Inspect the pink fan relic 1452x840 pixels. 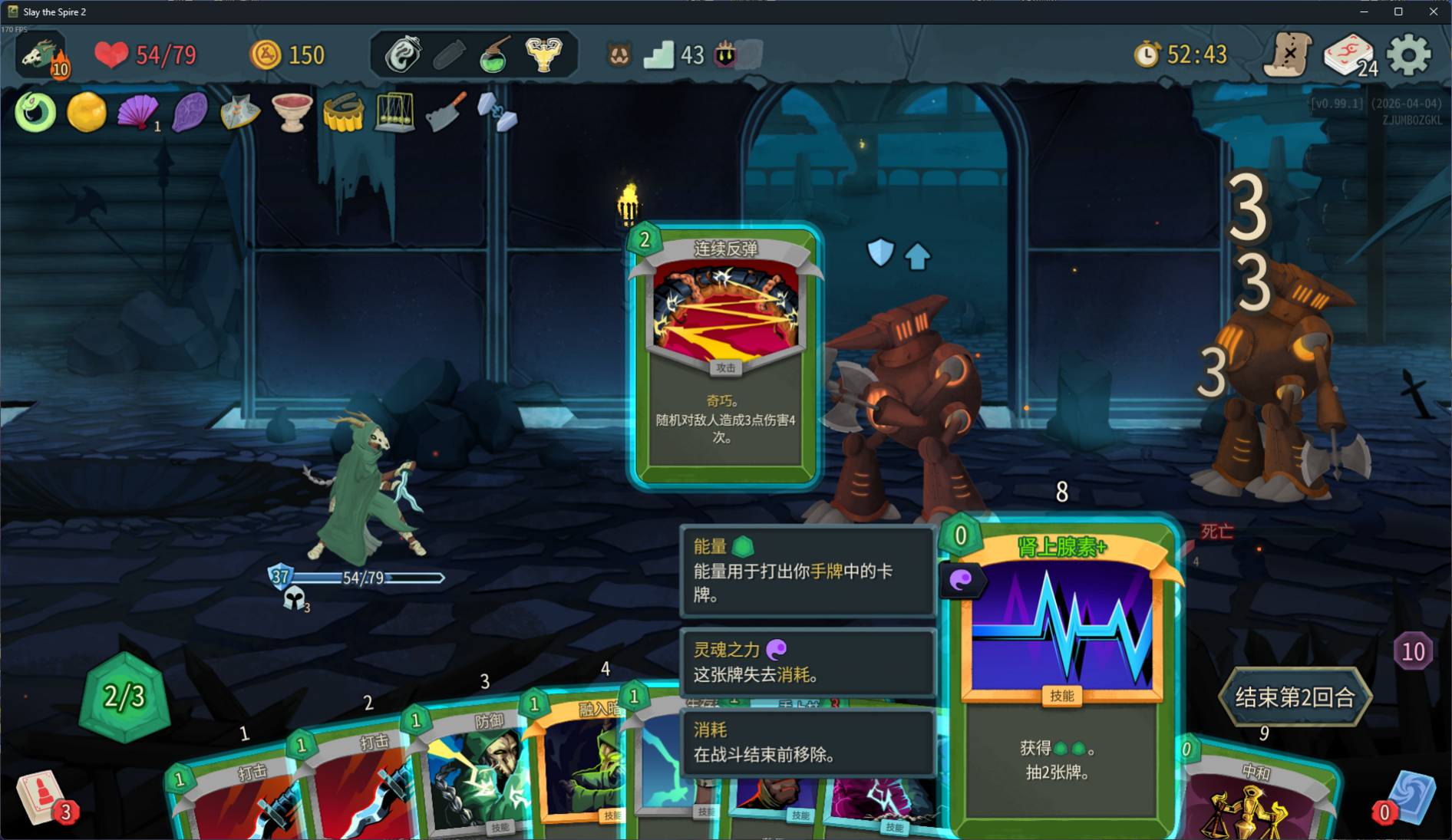(x=137, y=113)
